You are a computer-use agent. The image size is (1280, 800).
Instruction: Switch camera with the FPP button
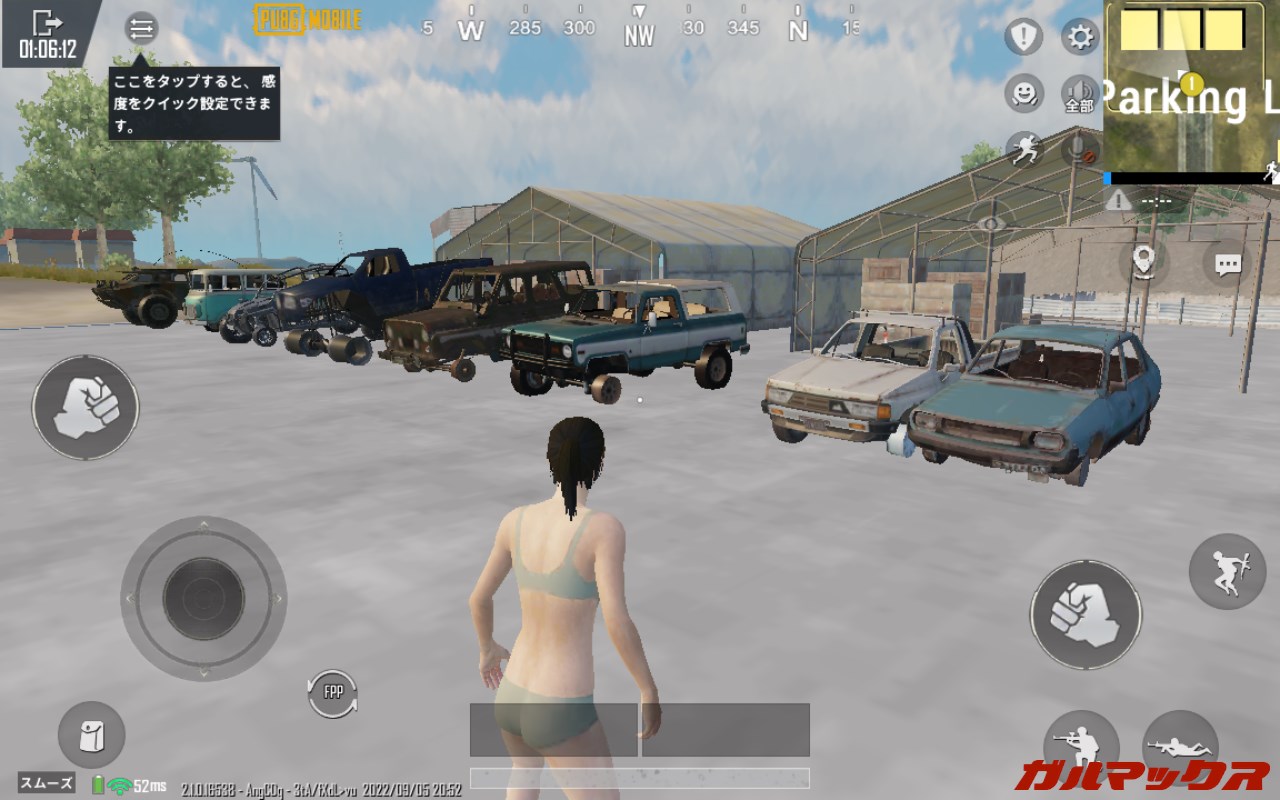click(x=332, y=693)
